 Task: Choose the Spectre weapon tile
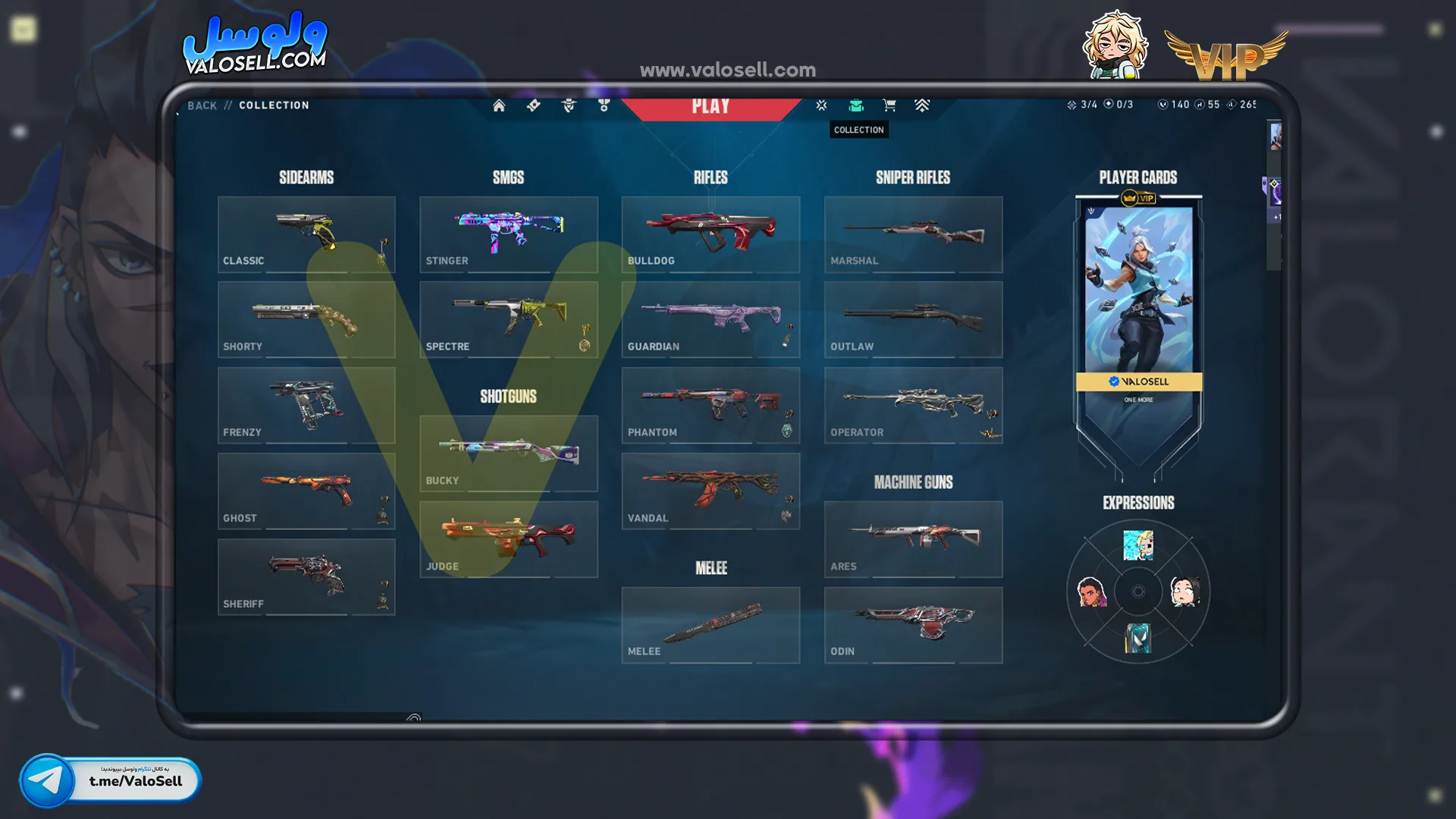(x=508, y=320)
